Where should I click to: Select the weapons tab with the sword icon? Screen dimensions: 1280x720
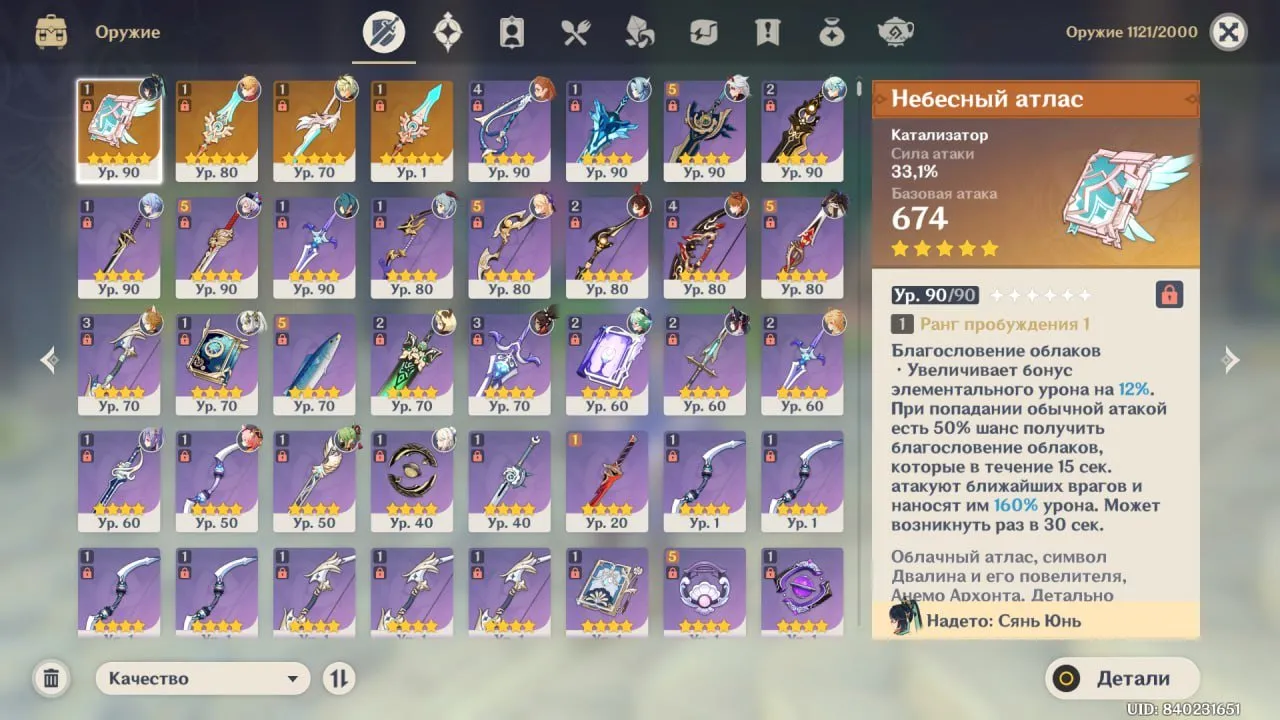(384, 32)
